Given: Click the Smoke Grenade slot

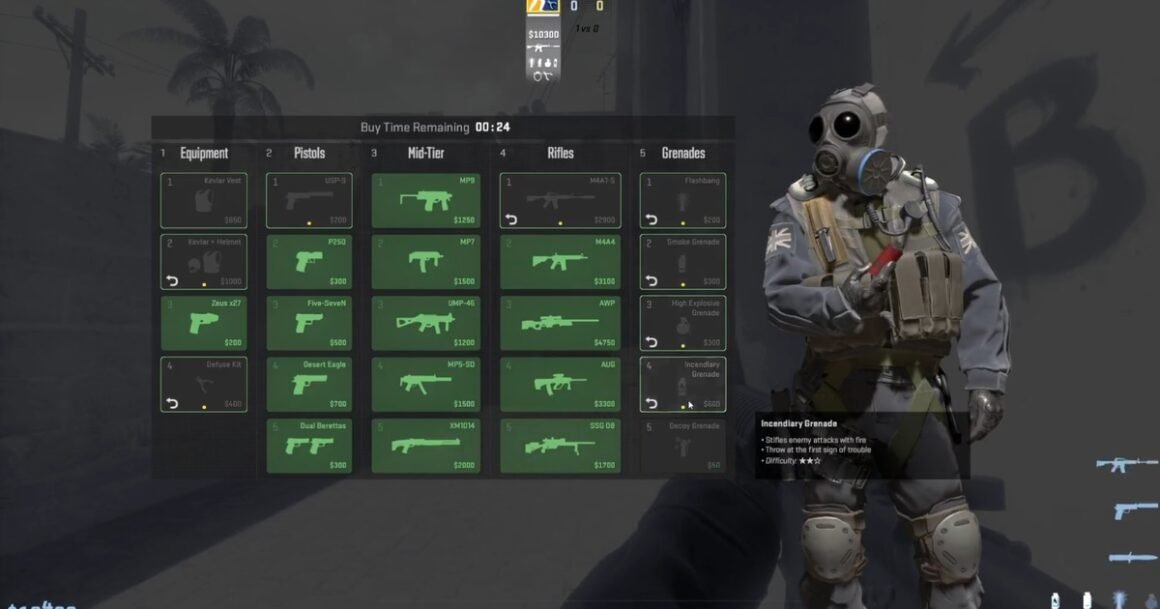Looking at the screenshot, I should point(683,262).
